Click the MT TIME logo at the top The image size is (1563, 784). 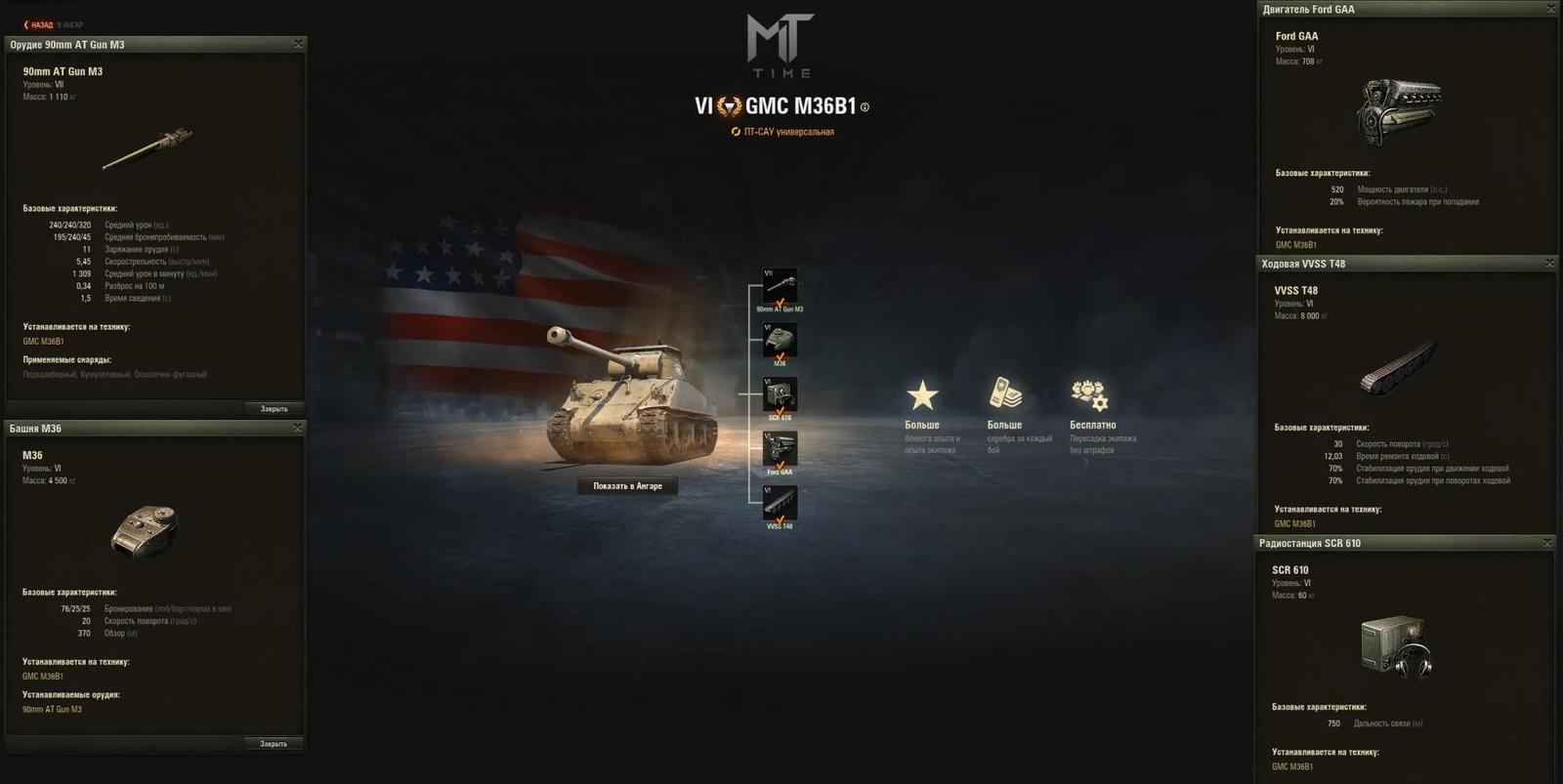pyautogui.click(x=781, y=44)
